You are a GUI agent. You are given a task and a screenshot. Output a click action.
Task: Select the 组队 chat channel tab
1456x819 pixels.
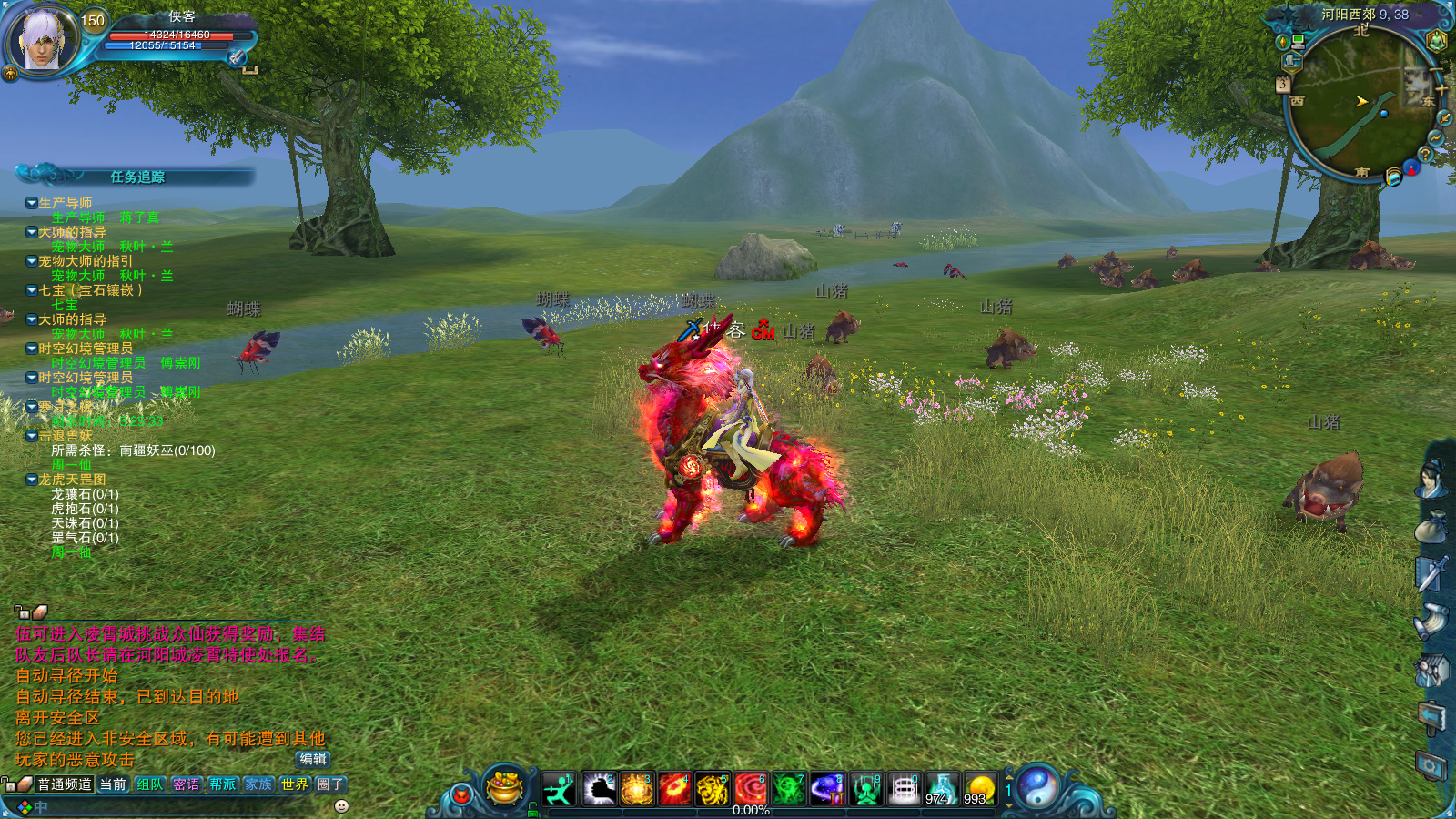150,784
